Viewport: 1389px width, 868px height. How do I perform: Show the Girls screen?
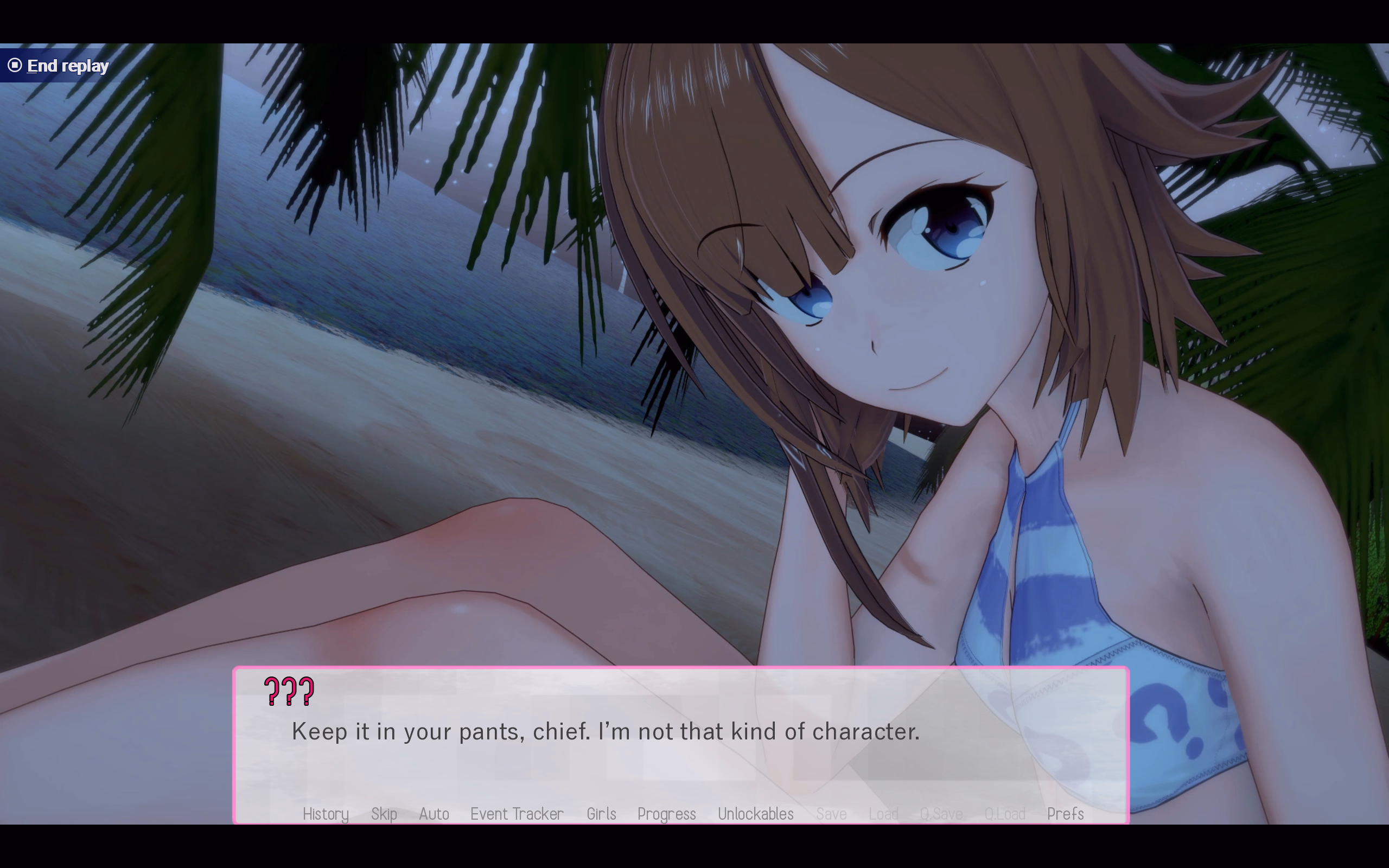click(x=601, y=814)
